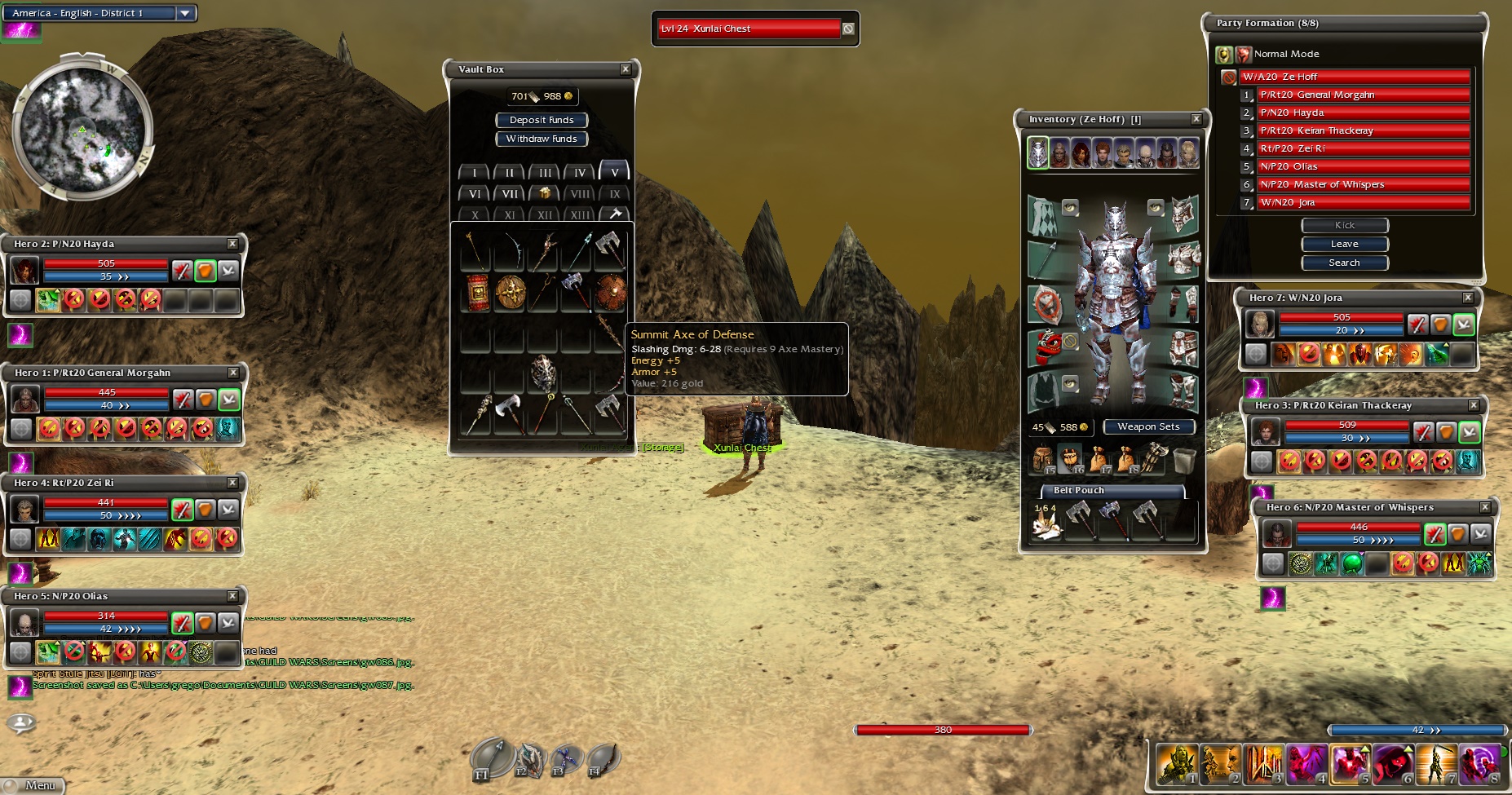Deposit funds into the Vault Box

(542, 120)
